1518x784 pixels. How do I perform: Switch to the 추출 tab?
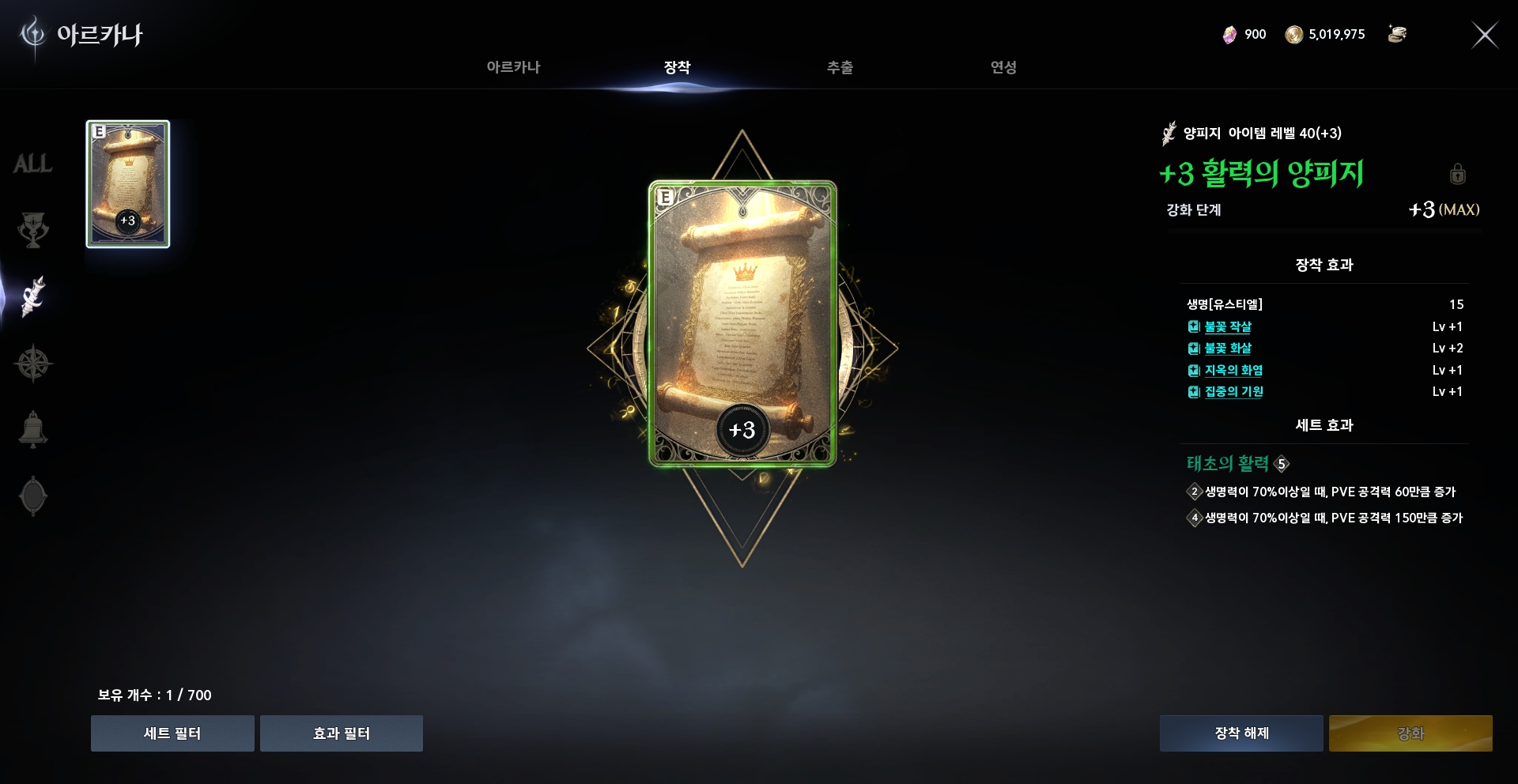[x=840, y=68]
